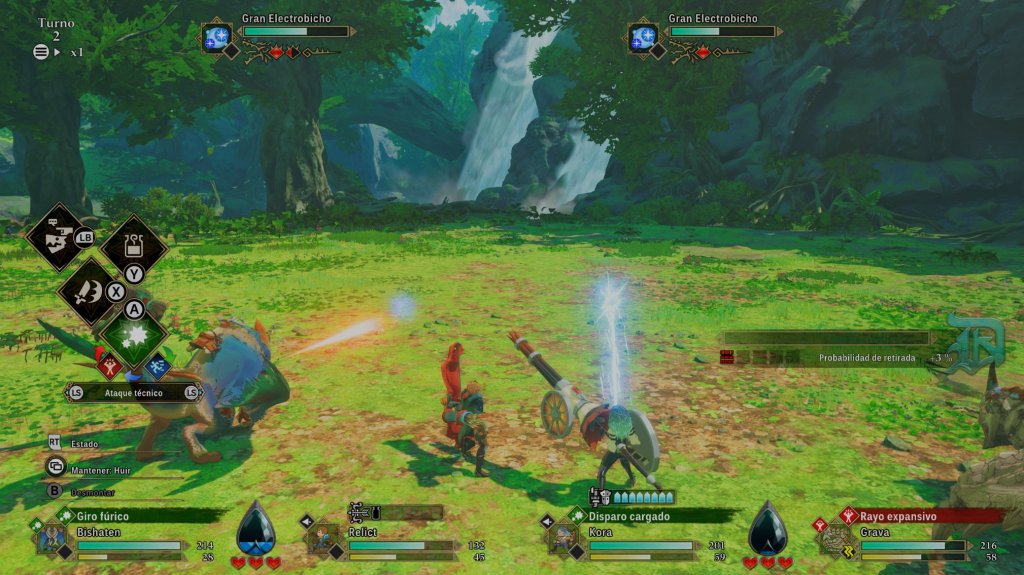Open the item pouch command diamond
The width and height of the screenshot is (1024, 575).
tap(133, 245)
